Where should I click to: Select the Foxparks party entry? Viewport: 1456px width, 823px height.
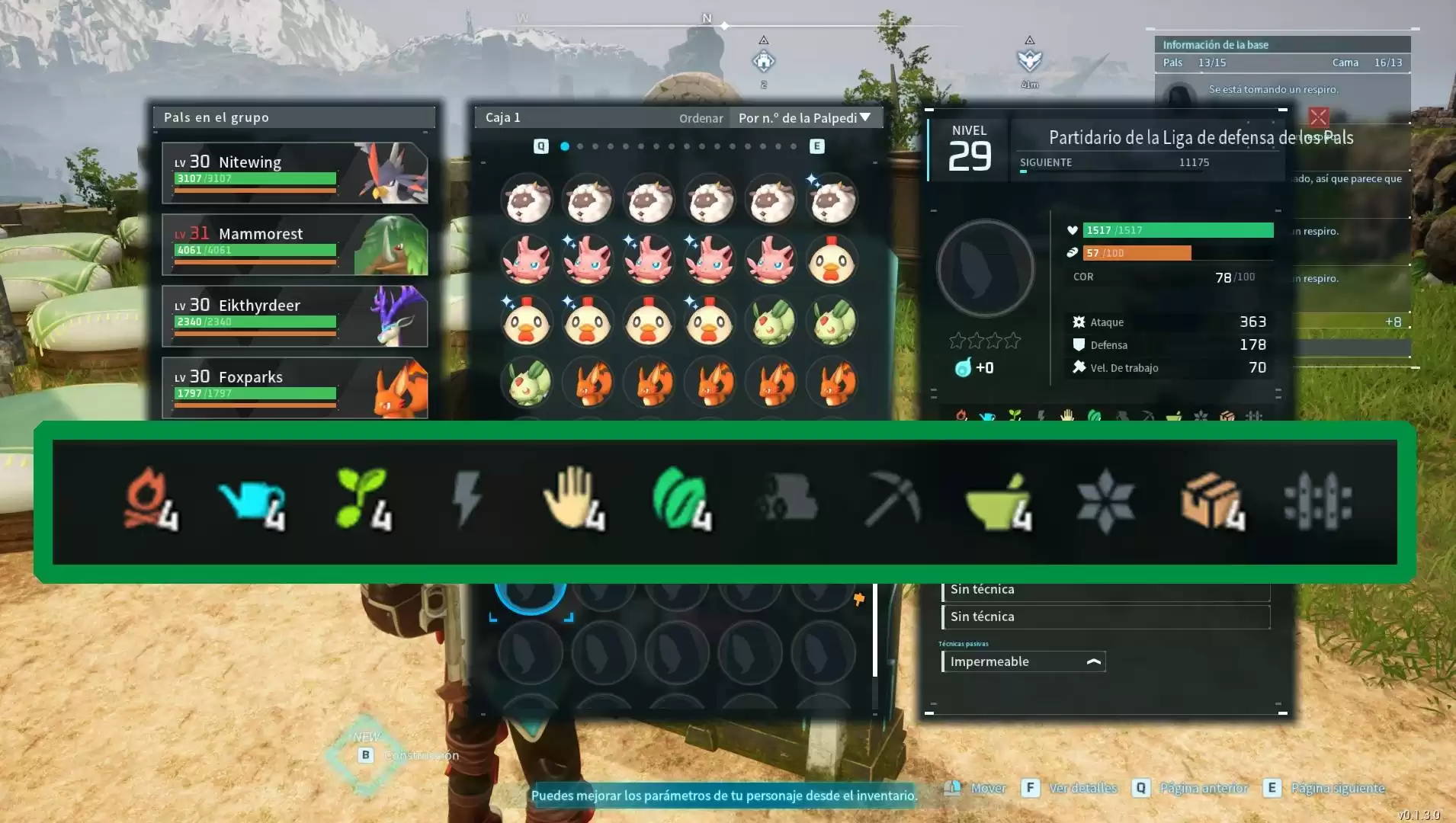click(x=294, y=387)
